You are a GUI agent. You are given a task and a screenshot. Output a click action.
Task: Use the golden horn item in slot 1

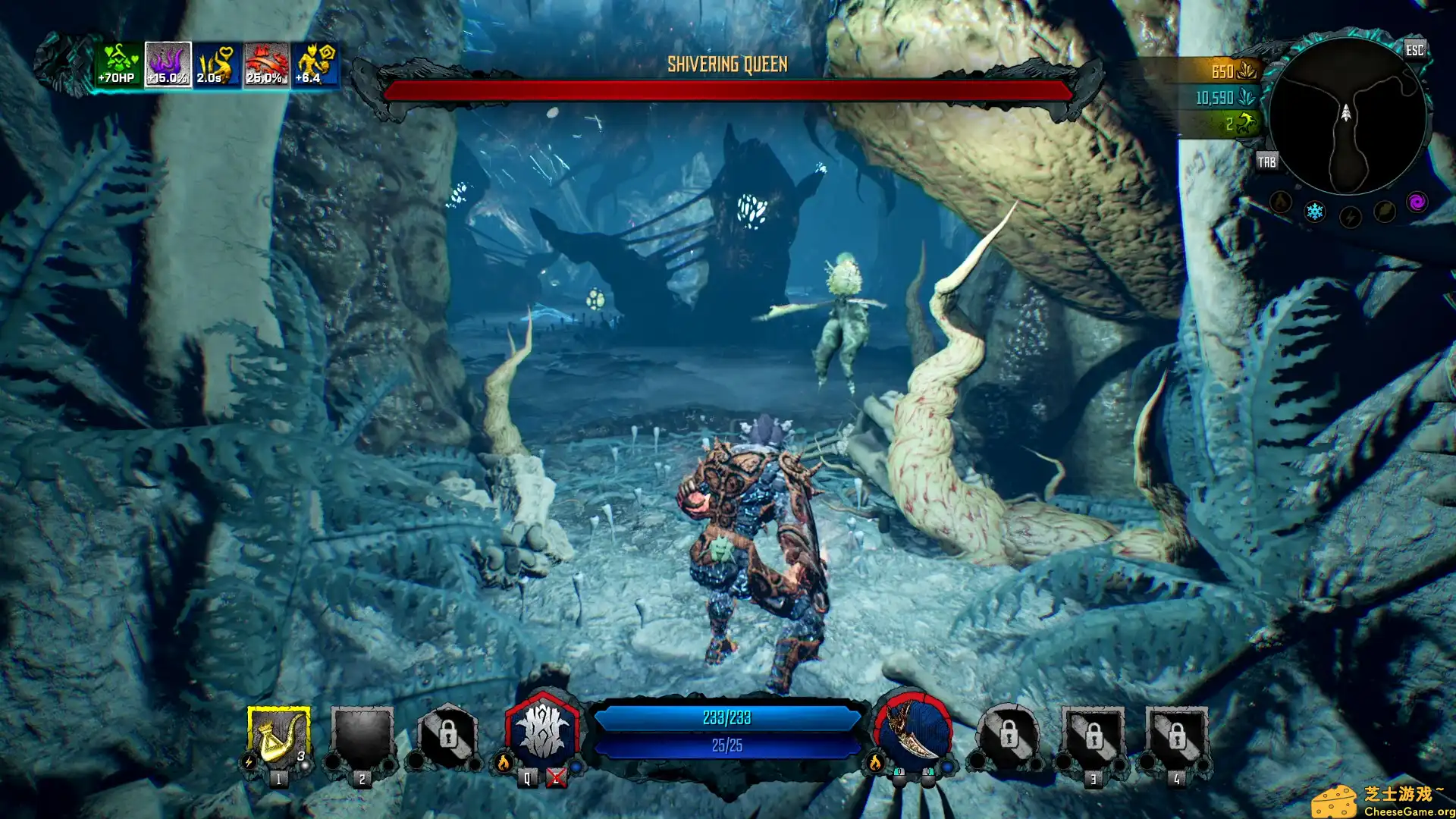(x=278, y=737)
